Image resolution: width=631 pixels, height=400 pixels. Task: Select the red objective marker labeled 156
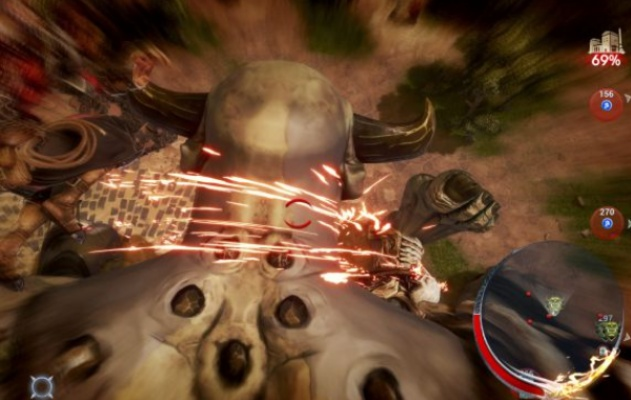605,104
